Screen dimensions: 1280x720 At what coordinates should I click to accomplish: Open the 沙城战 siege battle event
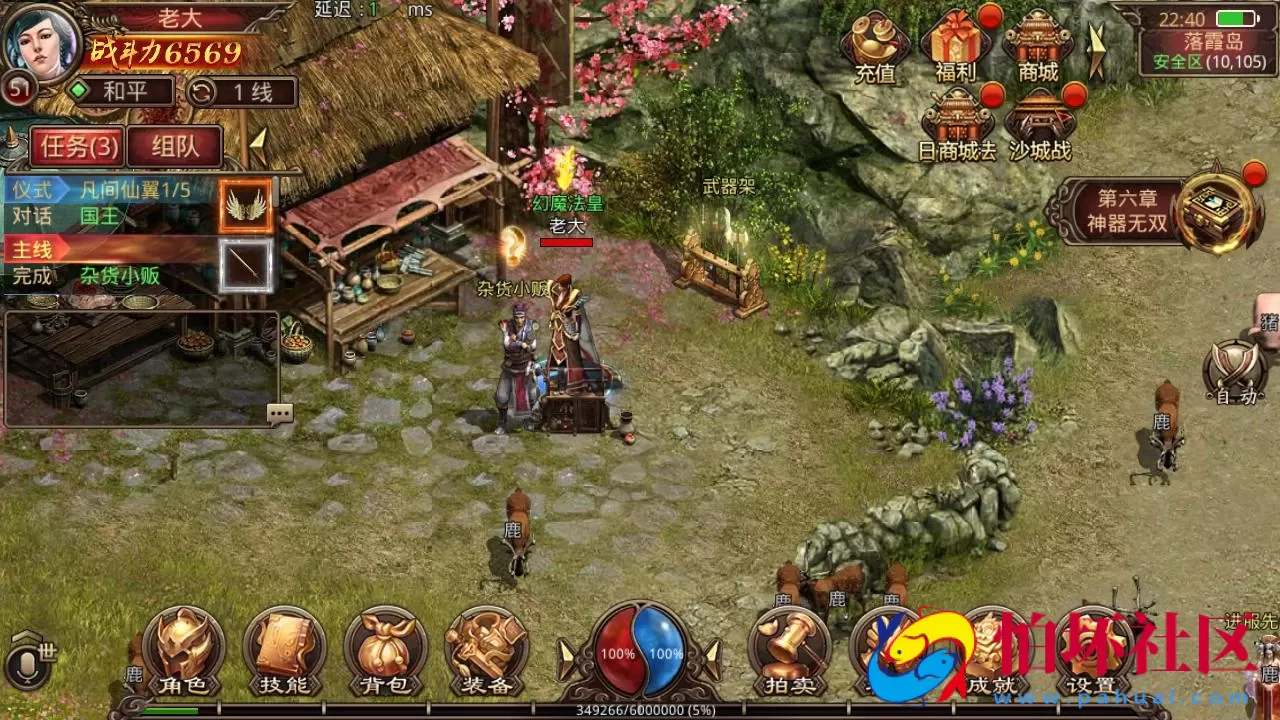[x=1039, y=126]
